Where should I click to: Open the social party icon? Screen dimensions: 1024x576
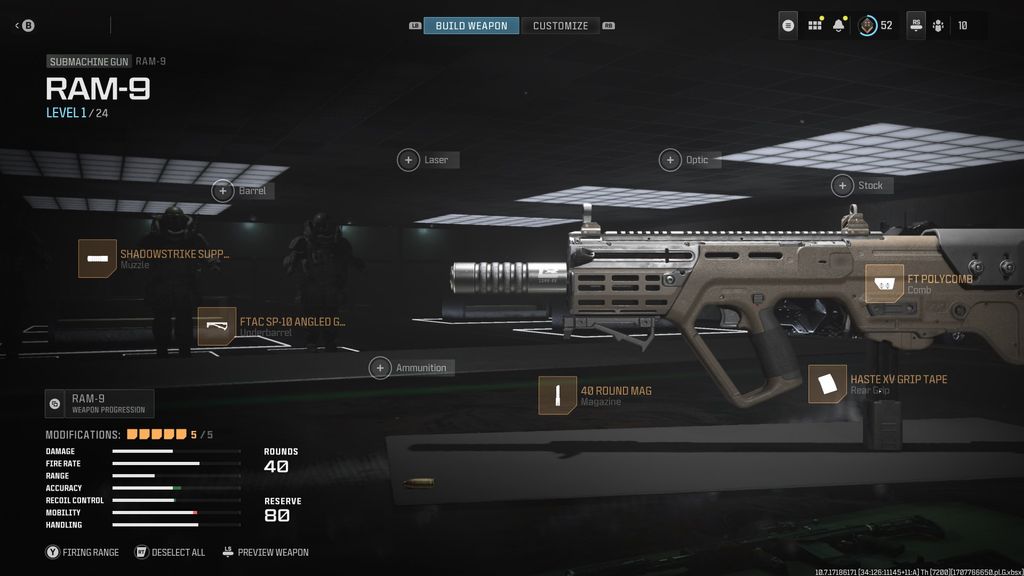[x=939, y=26]
